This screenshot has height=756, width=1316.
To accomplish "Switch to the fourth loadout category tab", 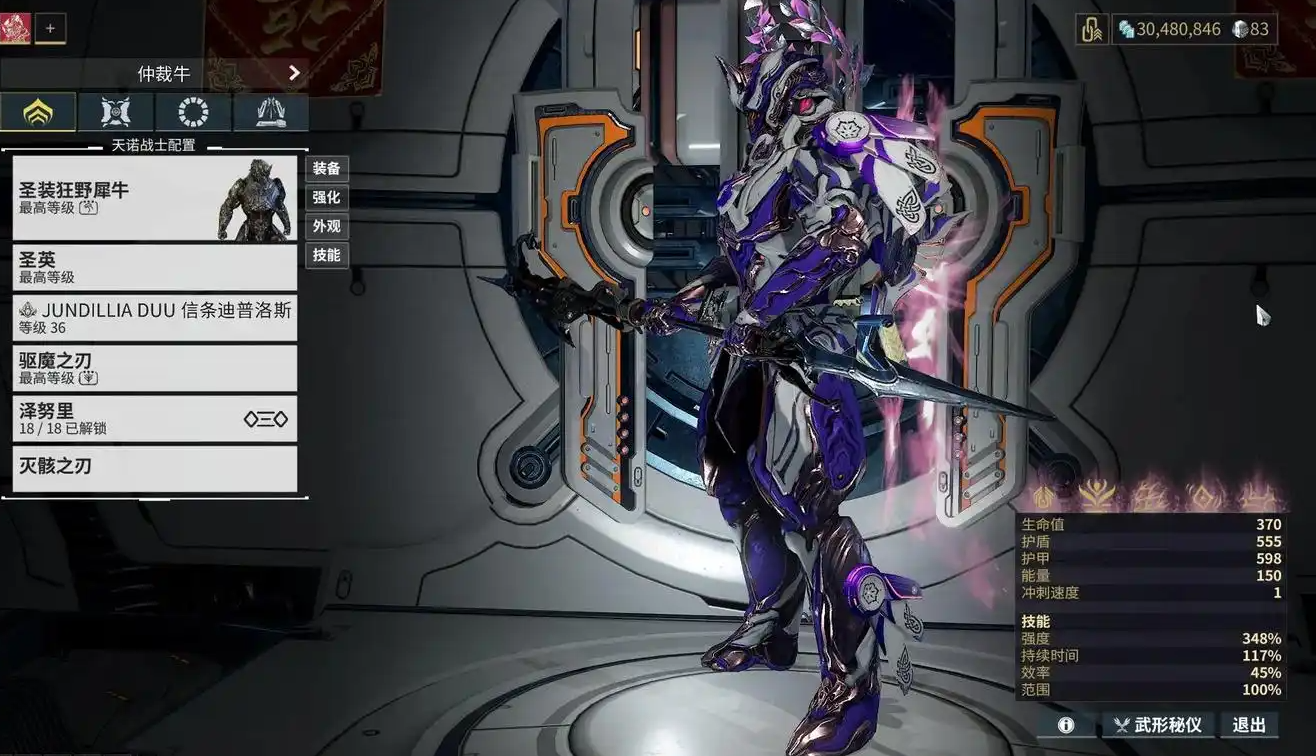I will 271,112.
